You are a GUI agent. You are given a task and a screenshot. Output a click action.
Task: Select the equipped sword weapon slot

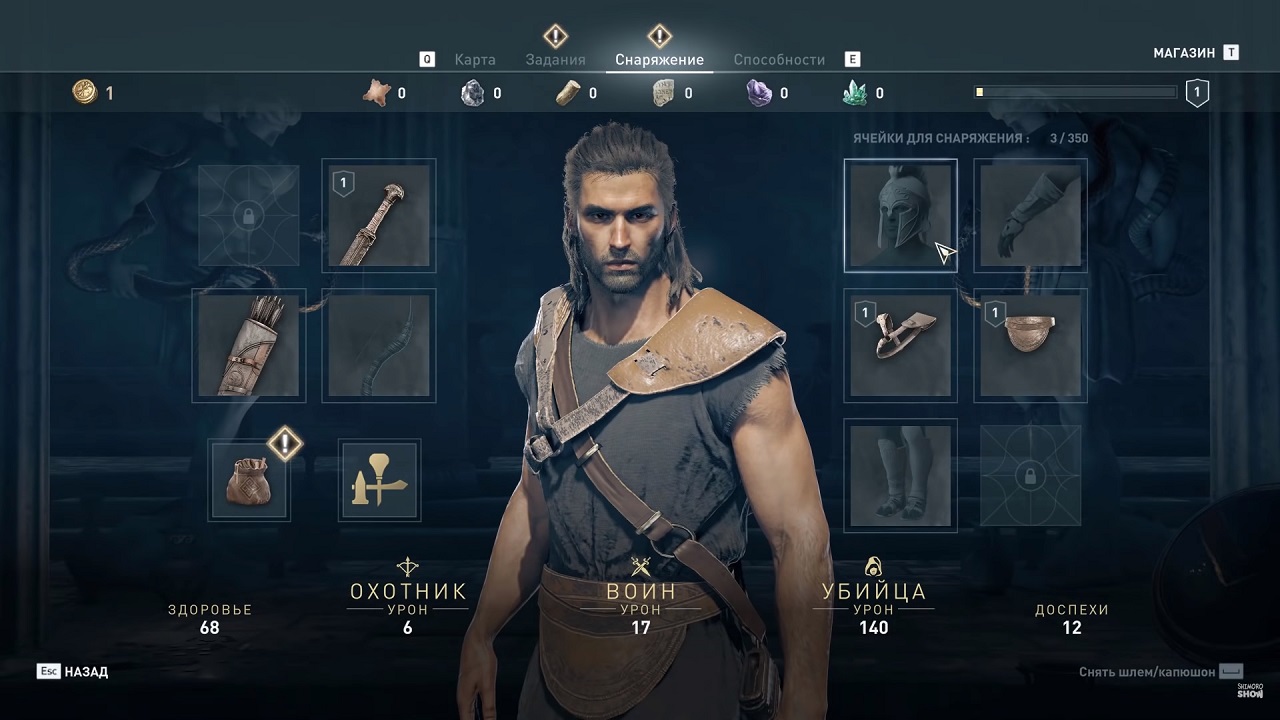(379, 215)
